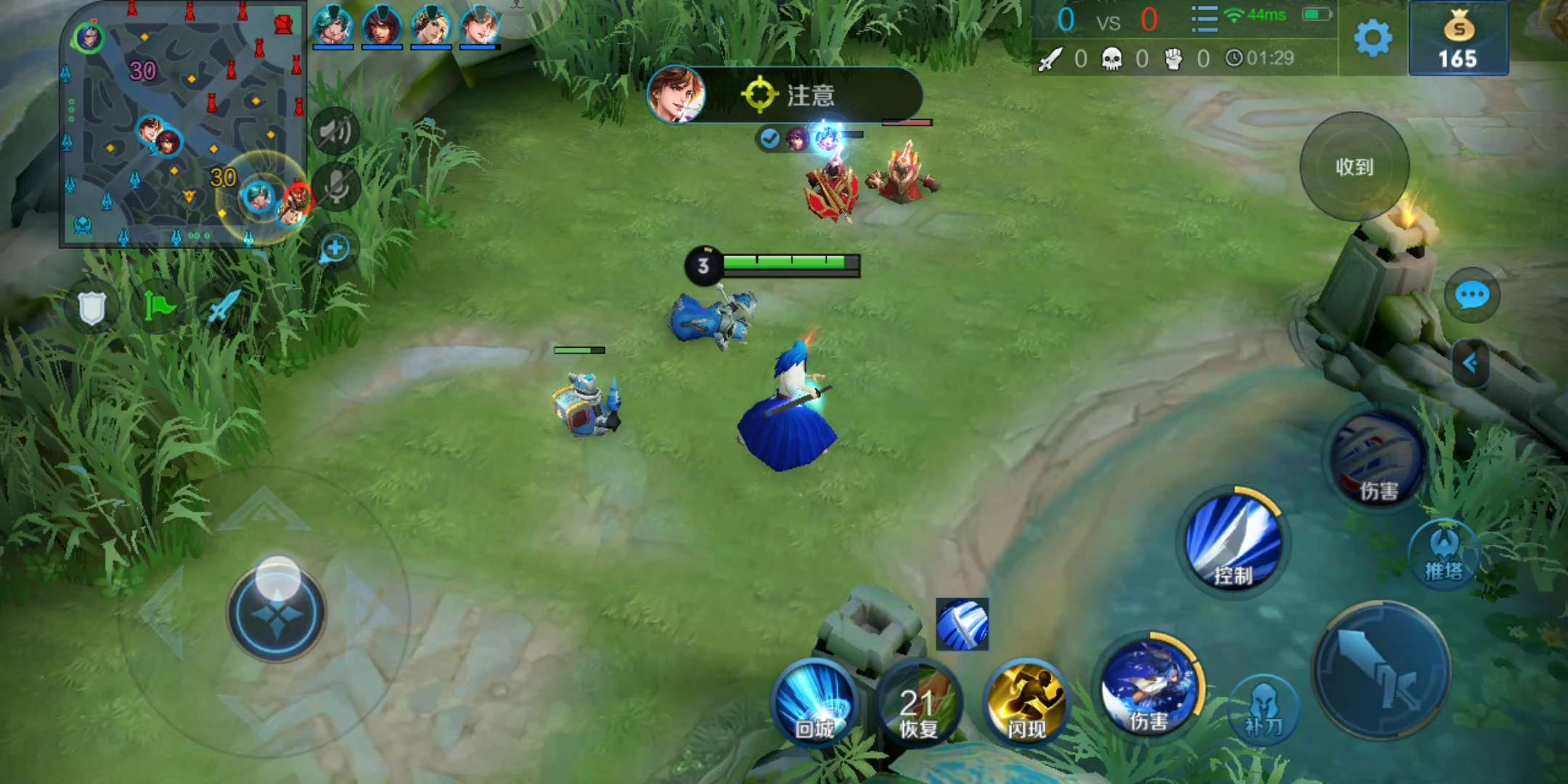
Task: Reply 收到 to the ping
Action: 1355,167
